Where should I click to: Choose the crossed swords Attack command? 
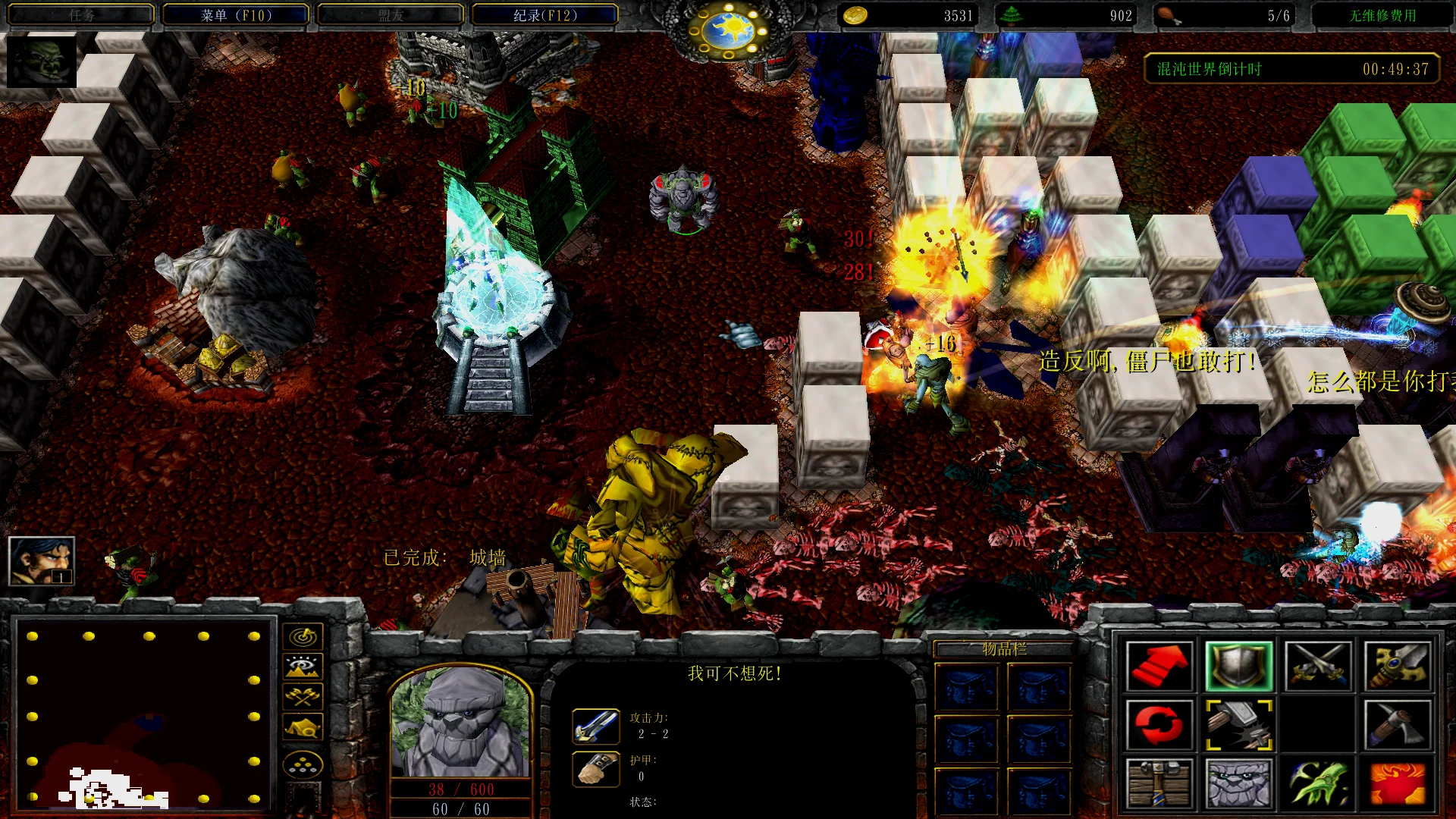tap(1318, 666)
